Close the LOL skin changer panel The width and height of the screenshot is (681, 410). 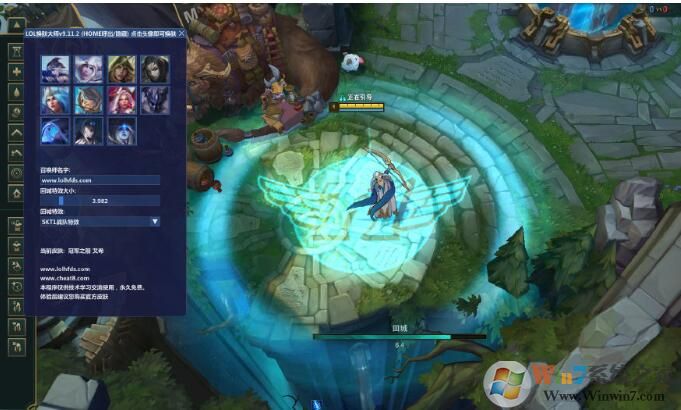click(x=181, y=33)
